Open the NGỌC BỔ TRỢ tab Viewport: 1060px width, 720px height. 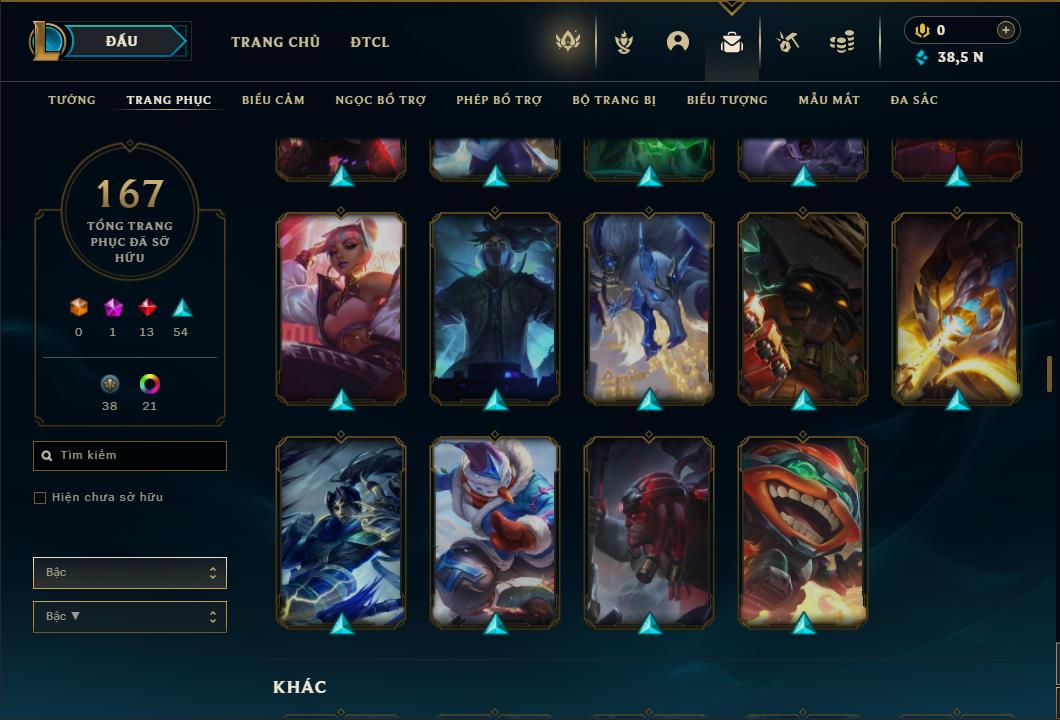pos(380,100)
